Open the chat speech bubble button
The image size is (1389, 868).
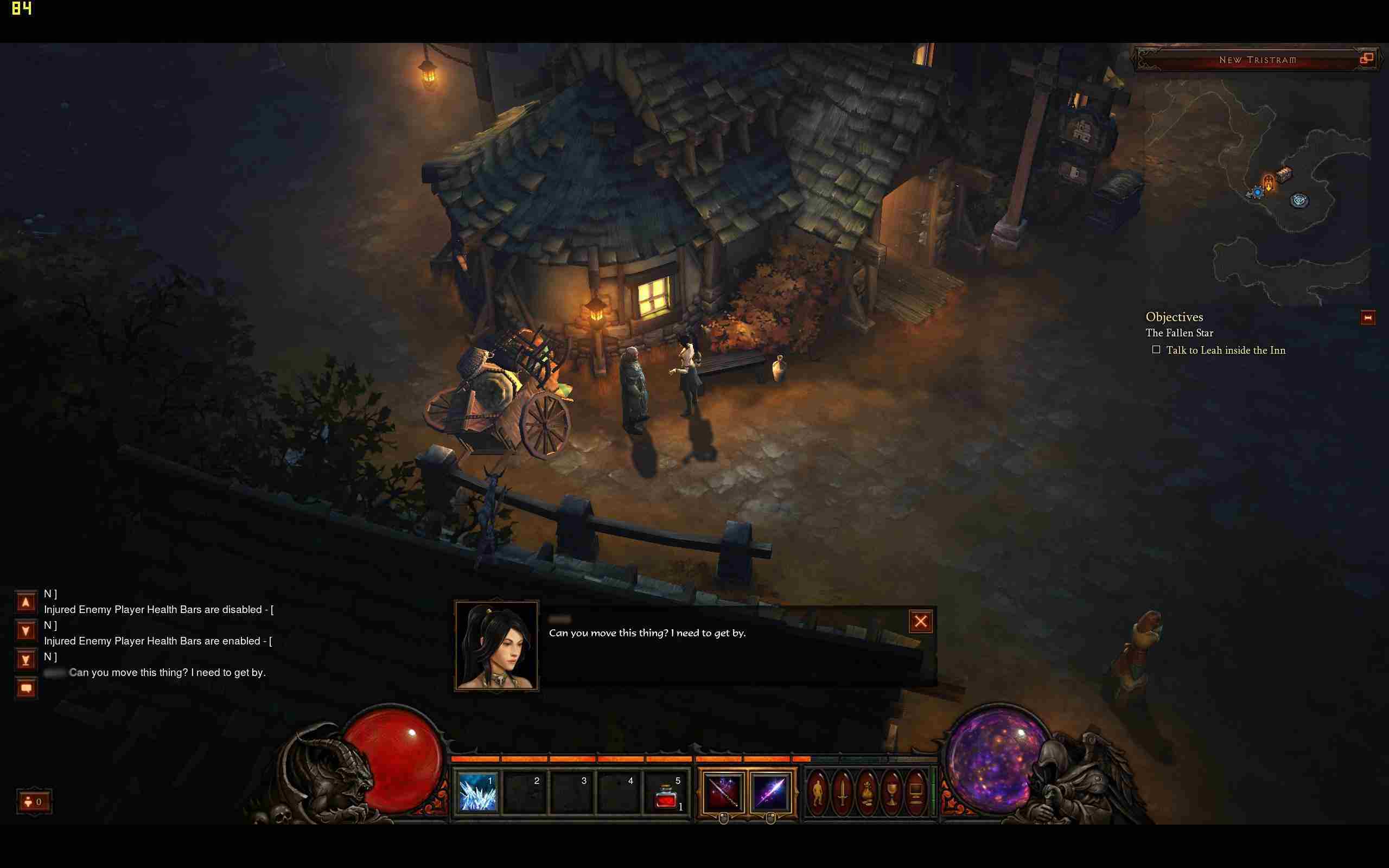click(x=26, y=688)
